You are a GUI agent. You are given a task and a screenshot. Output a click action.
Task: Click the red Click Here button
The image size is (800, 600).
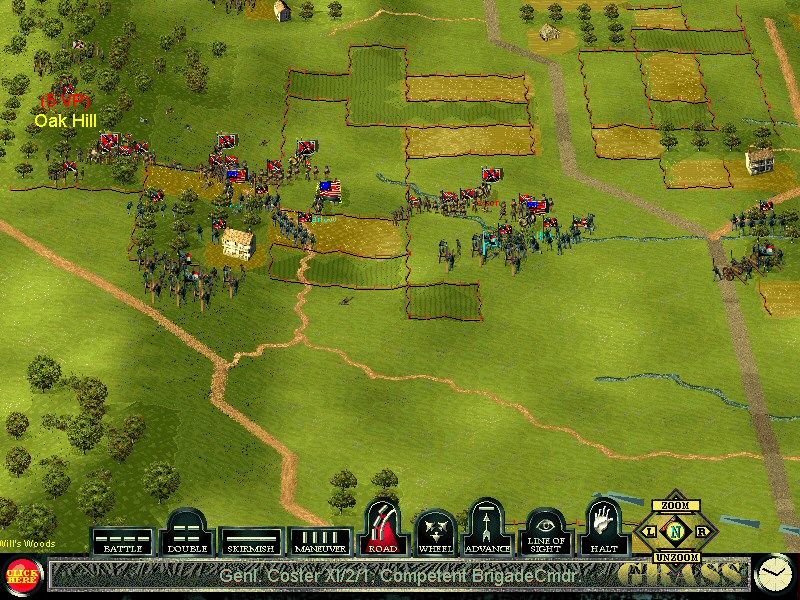tap(19, 574)
